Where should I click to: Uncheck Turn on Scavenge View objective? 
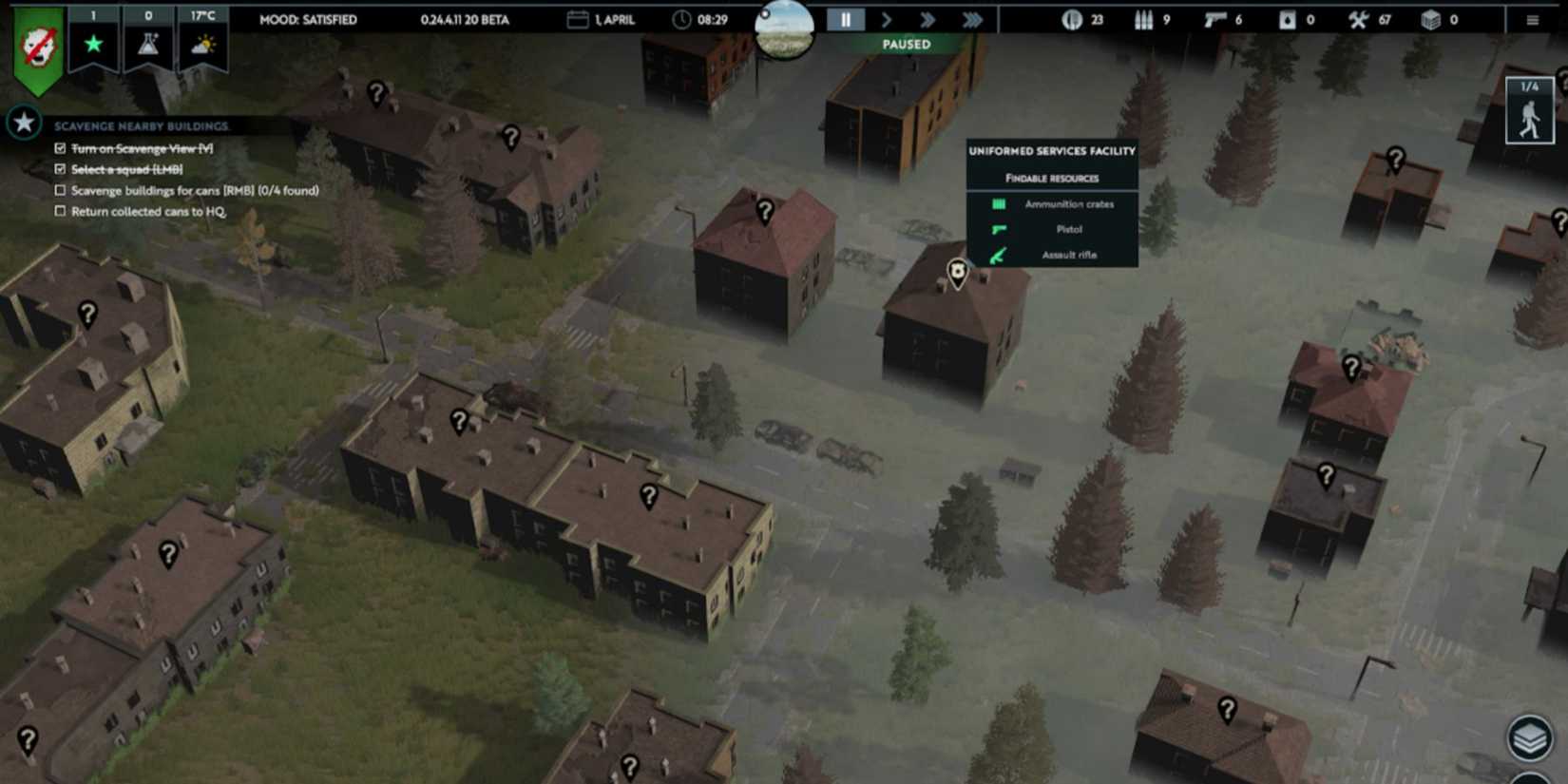59,148
